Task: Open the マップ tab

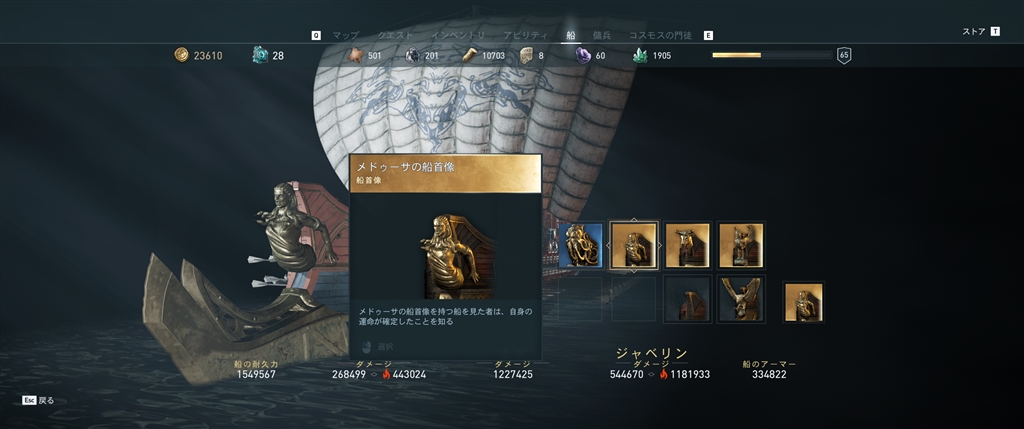Action: (x=345, y=35)
